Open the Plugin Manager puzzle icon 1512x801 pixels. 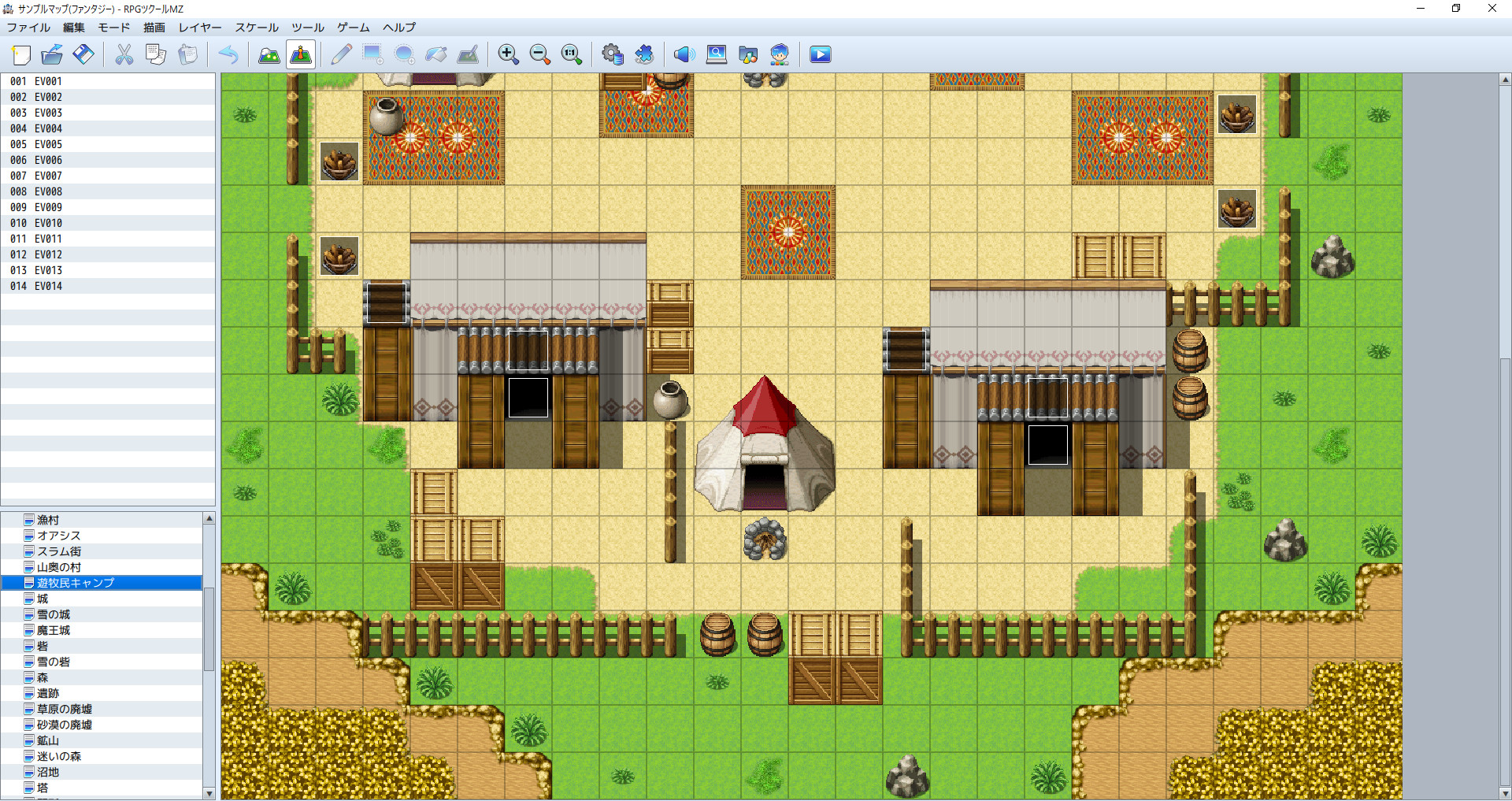[645, 54]
